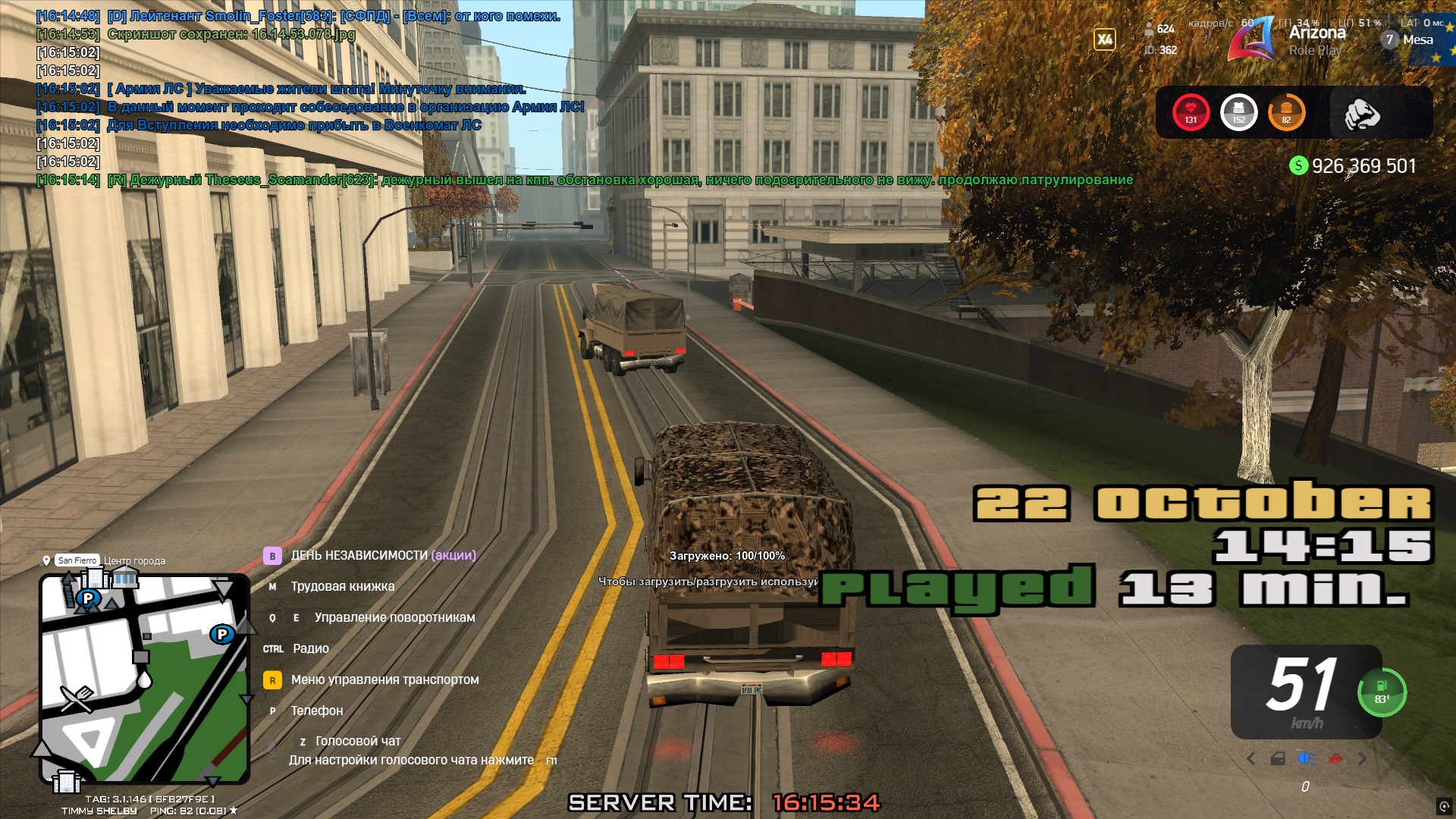
Task: Click the corner overlay replay icon
Action: point(1444,807)
